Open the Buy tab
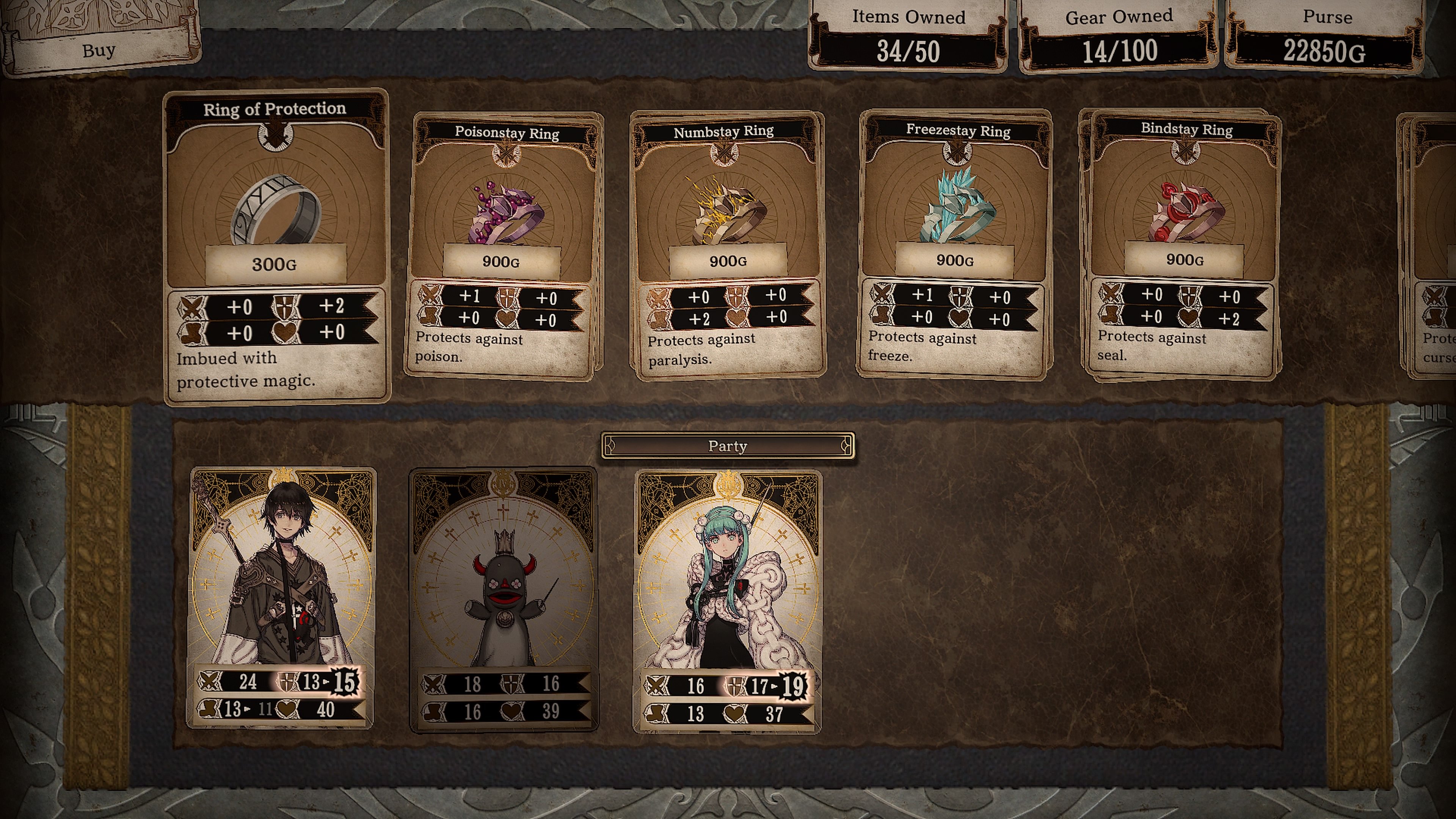 click(x=99, y=50)
